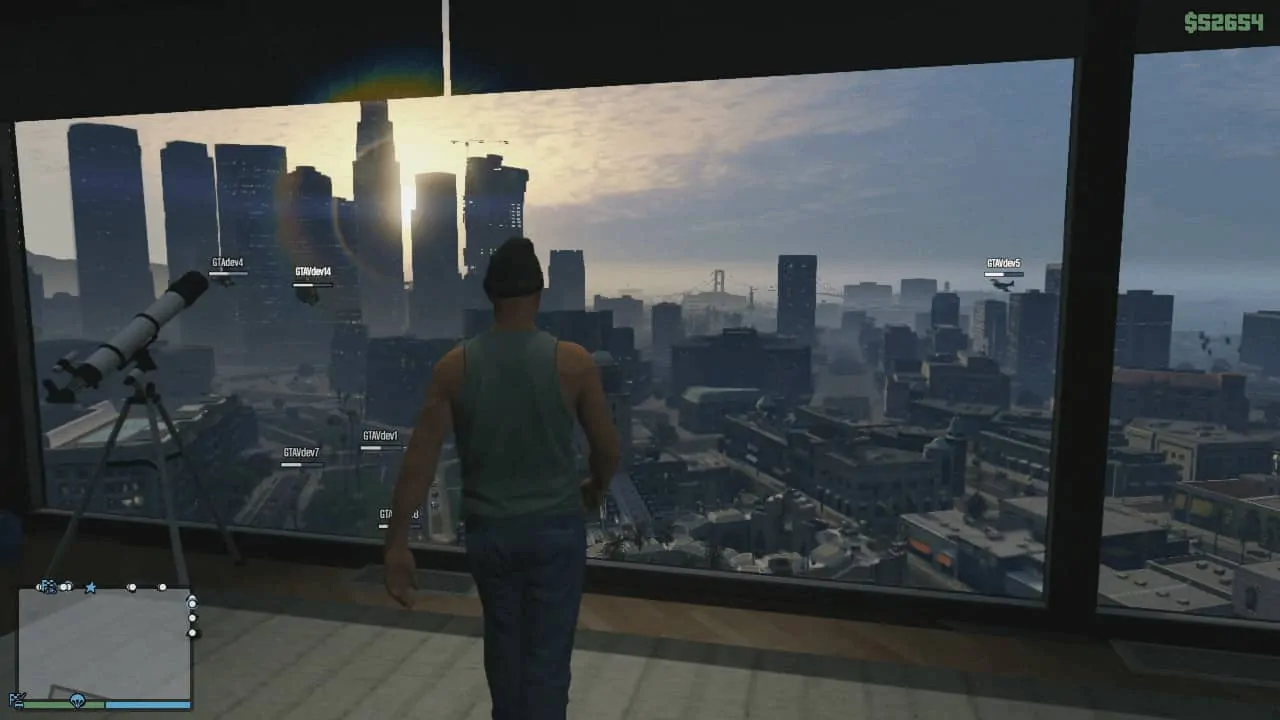Click GTAVdev14's health bar segment
The height and width of the screenshot is (720, 1280).
(311, 283)
